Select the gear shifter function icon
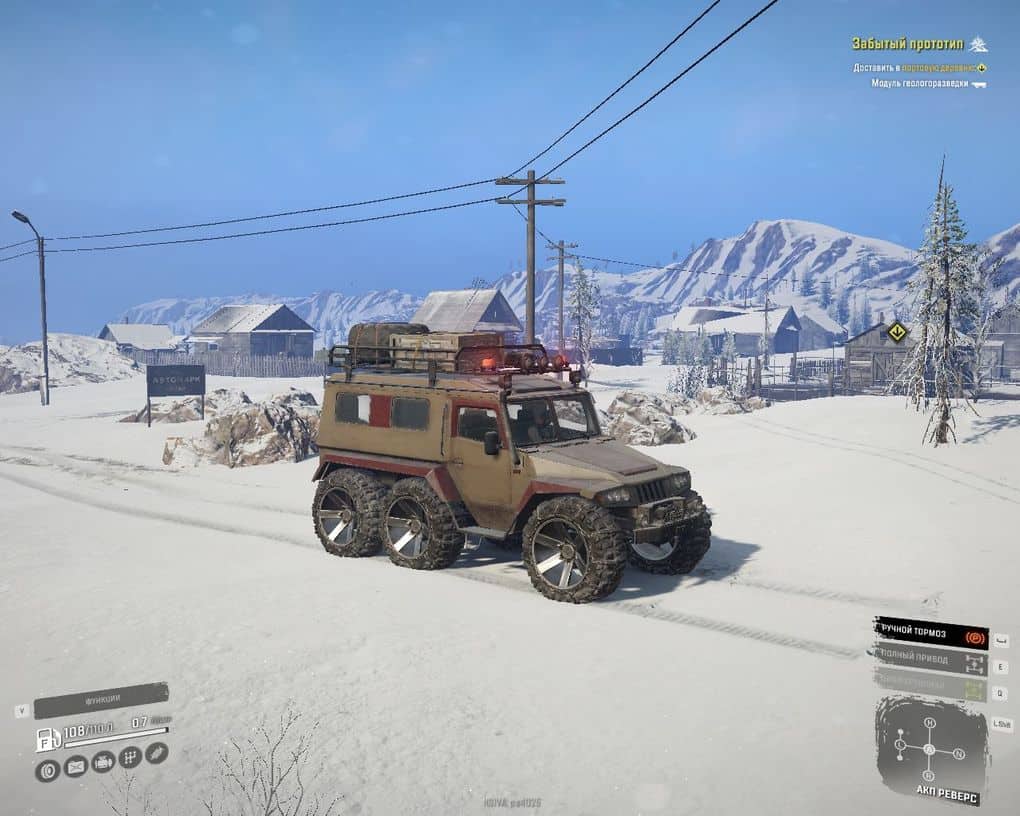 pyautogui.click(x=130, y=757)
